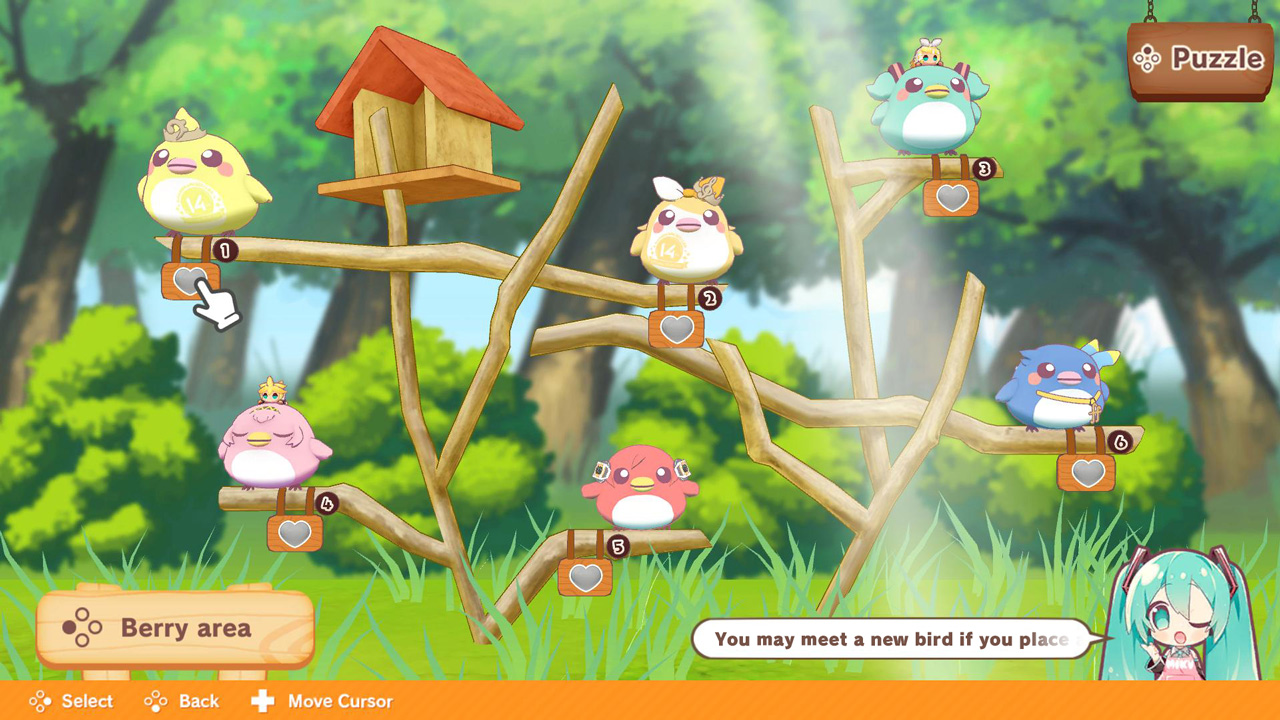Click the Move Cursor plus icon
This screenshot has height=720, width=1280.
pos(262,701)
